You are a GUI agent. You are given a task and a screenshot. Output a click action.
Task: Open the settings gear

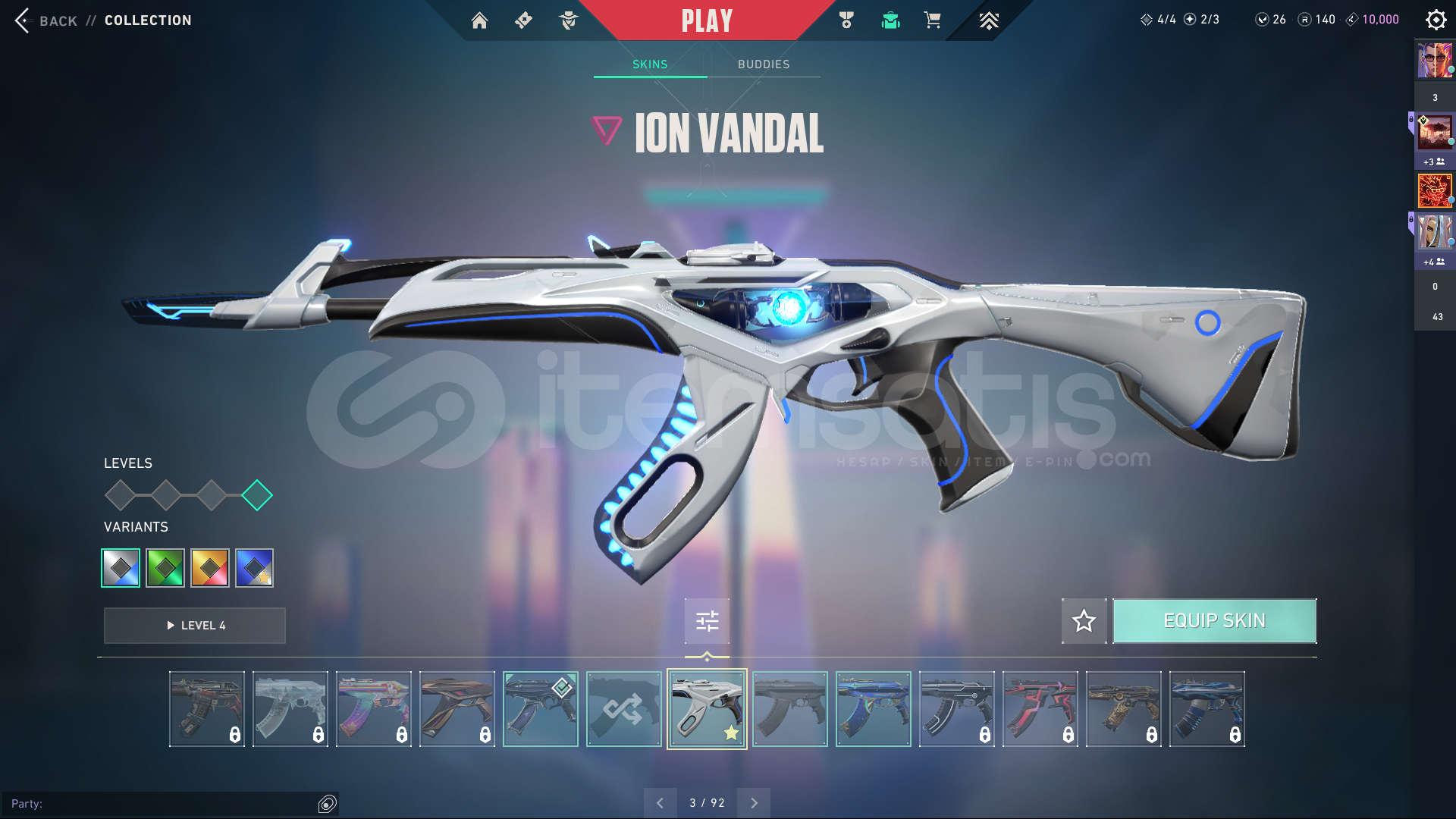[1436, 20]
